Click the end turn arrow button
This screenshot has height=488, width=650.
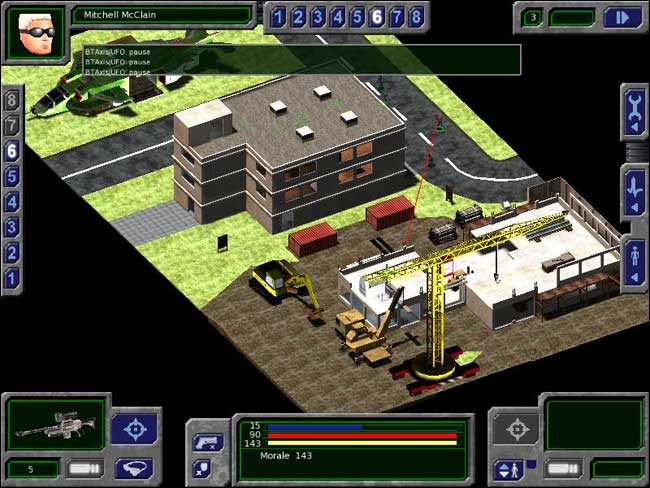point(623,17)
